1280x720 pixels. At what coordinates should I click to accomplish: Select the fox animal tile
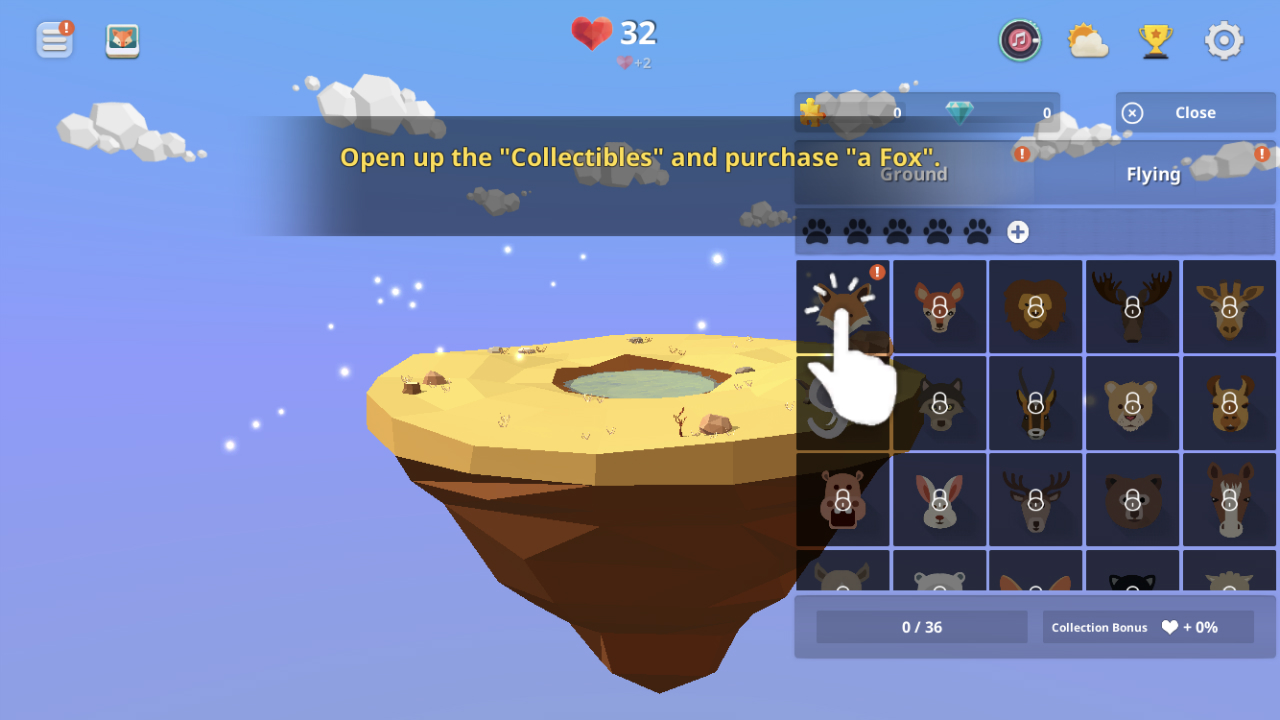pos(842,306)
